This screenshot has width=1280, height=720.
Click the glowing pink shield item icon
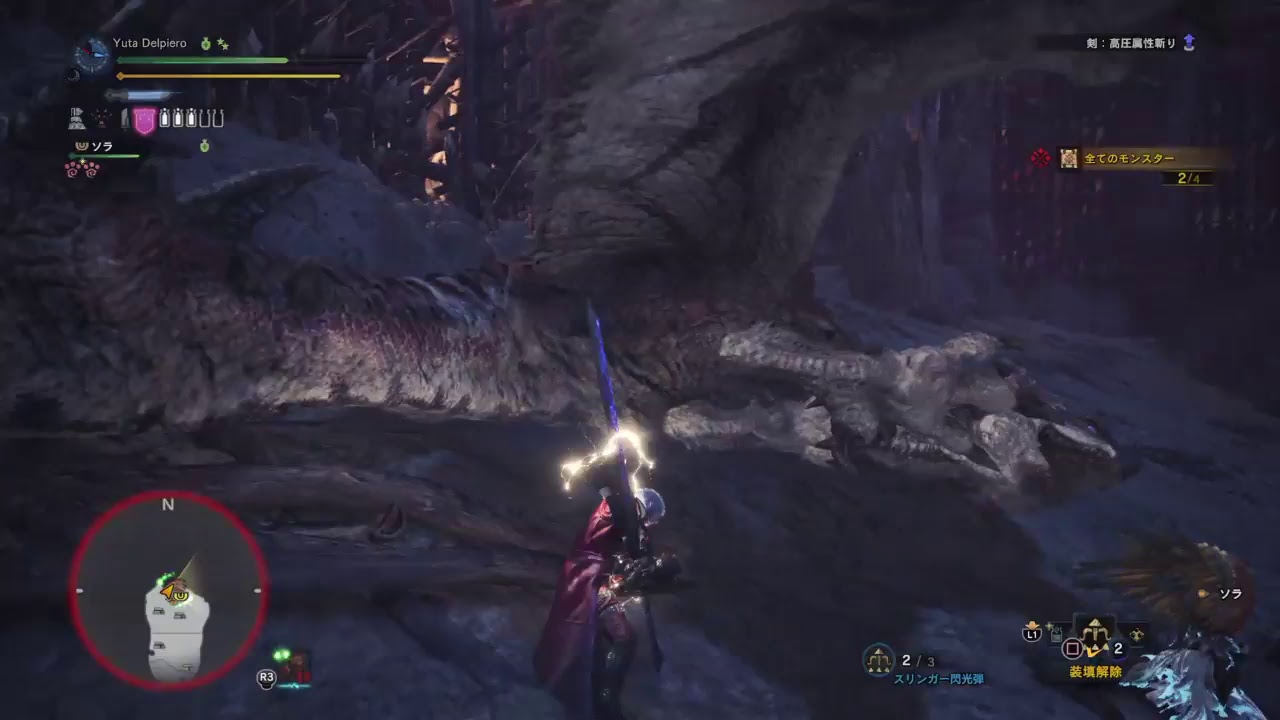click(x=144, y=118)
